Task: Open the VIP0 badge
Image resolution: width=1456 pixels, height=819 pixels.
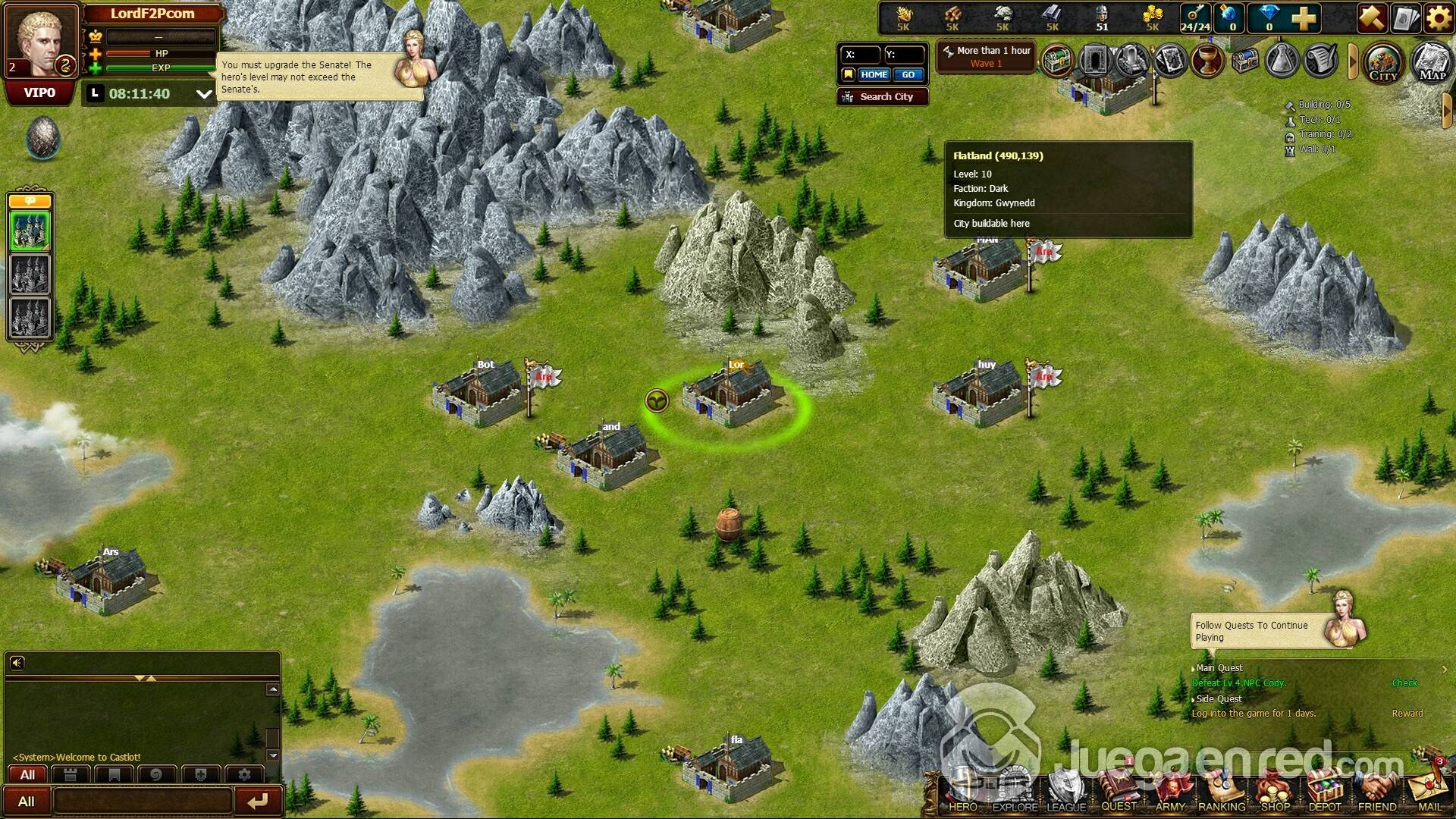Action: (x=39, y=93)
